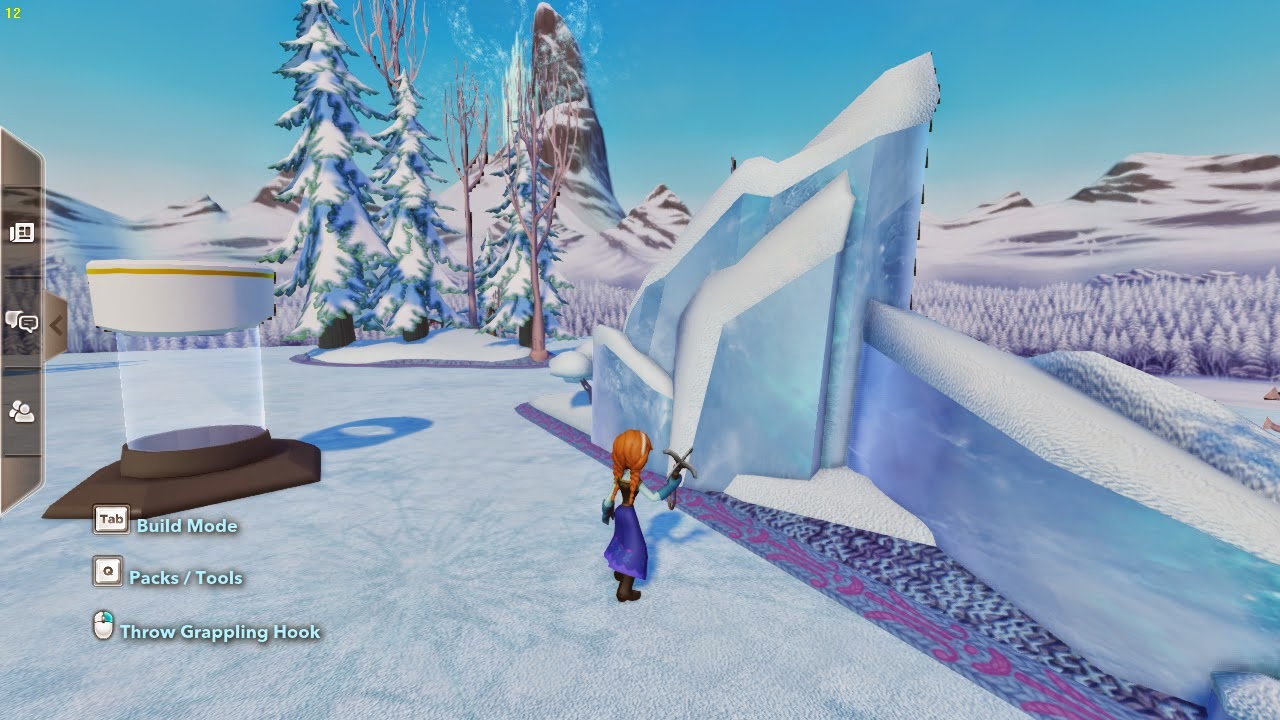Image resolution: width=1280 pixels, height=720 pixels.
Task: Click the Q key Packs/Tools icon
Action: tap(107, 573)
